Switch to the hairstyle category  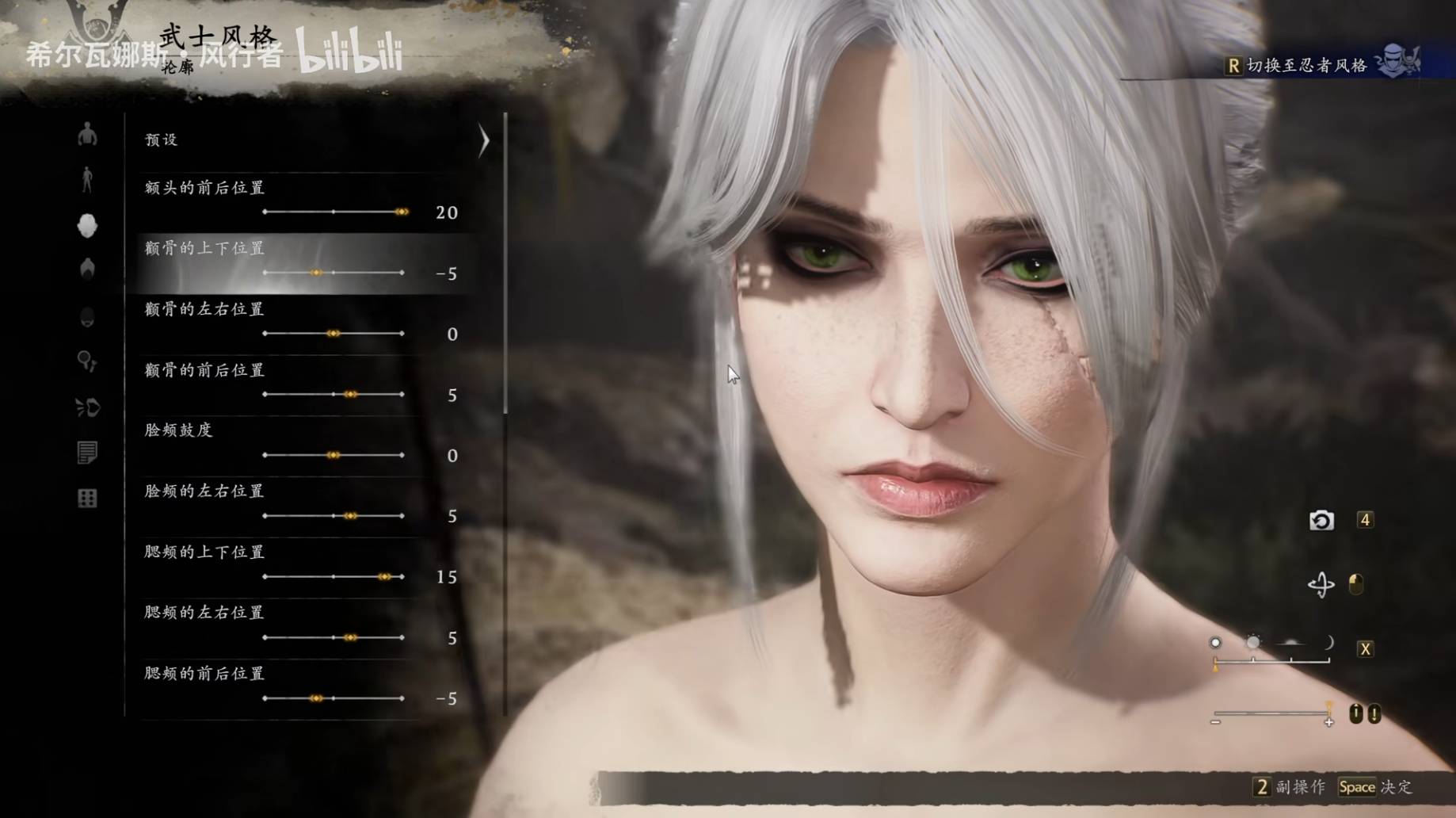tap(87, 269)
